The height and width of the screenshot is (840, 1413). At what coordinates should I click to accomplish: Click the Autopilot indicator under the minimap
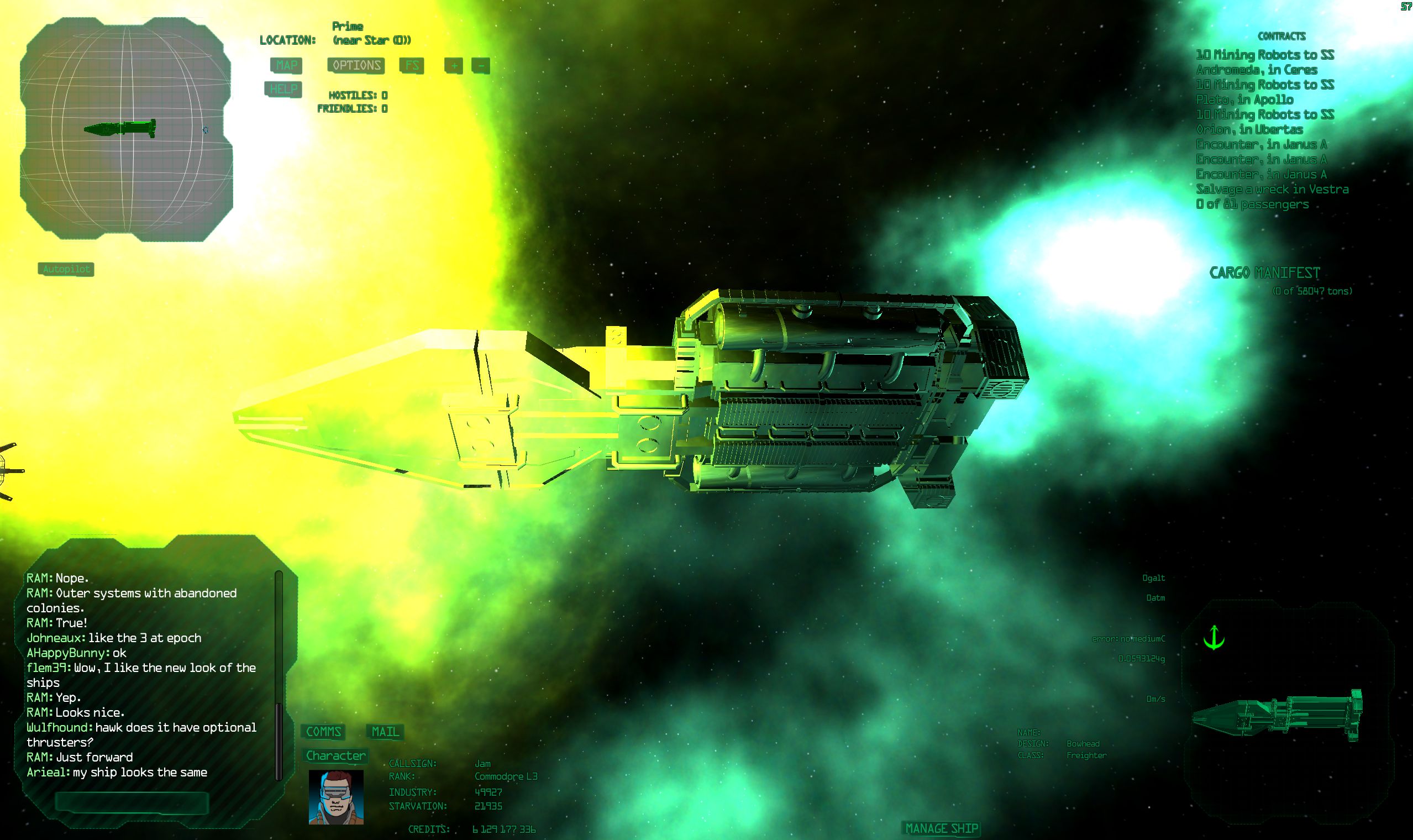pos(66,270)
